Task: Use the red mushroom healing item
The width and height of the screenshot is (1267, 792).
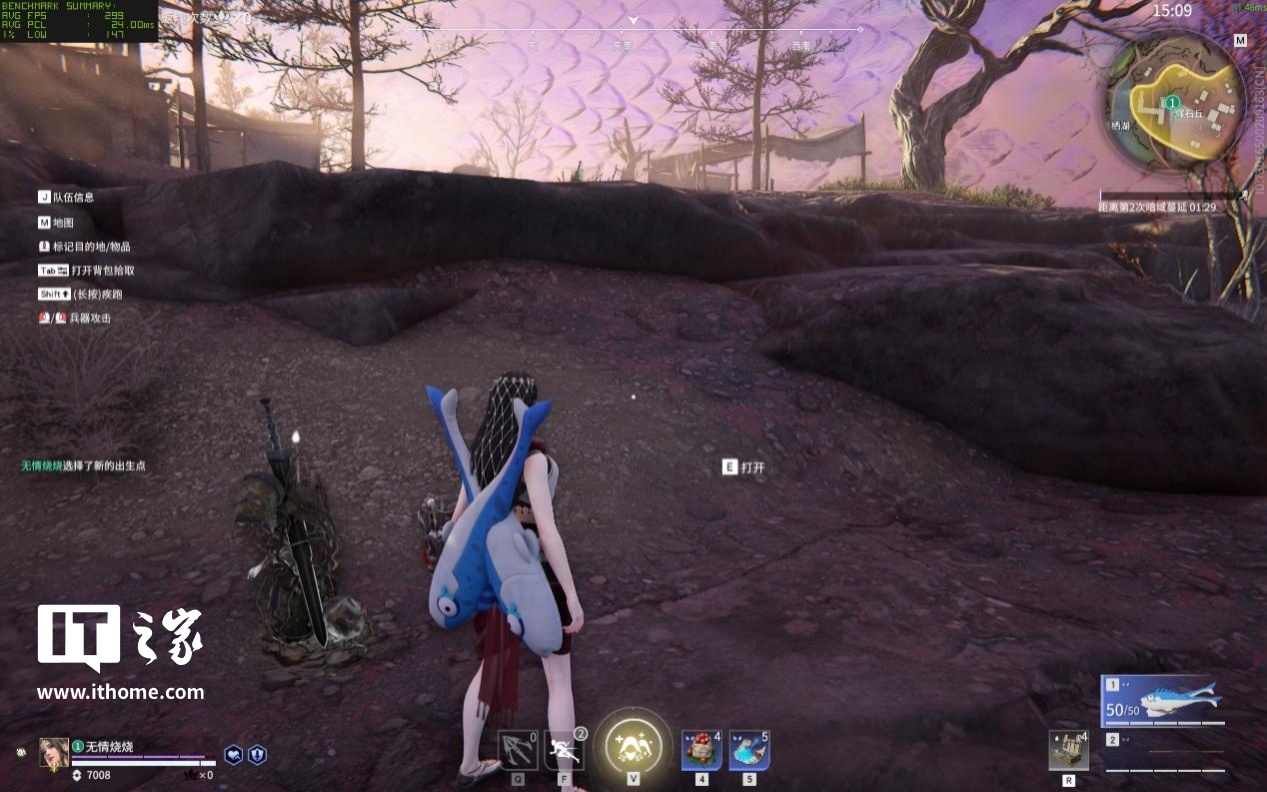Action: (701, 750)
